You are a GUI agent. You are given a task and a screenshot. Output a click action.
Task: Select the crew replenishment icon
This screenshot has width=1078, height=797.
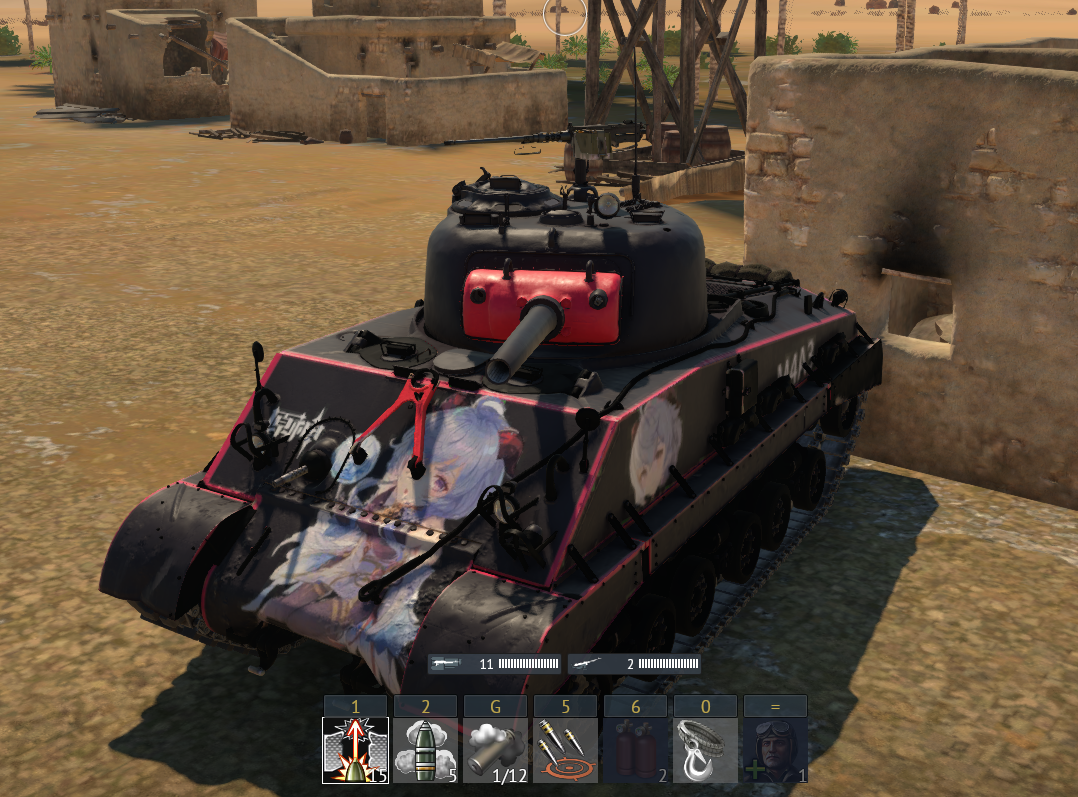click(x=775, y=750)
